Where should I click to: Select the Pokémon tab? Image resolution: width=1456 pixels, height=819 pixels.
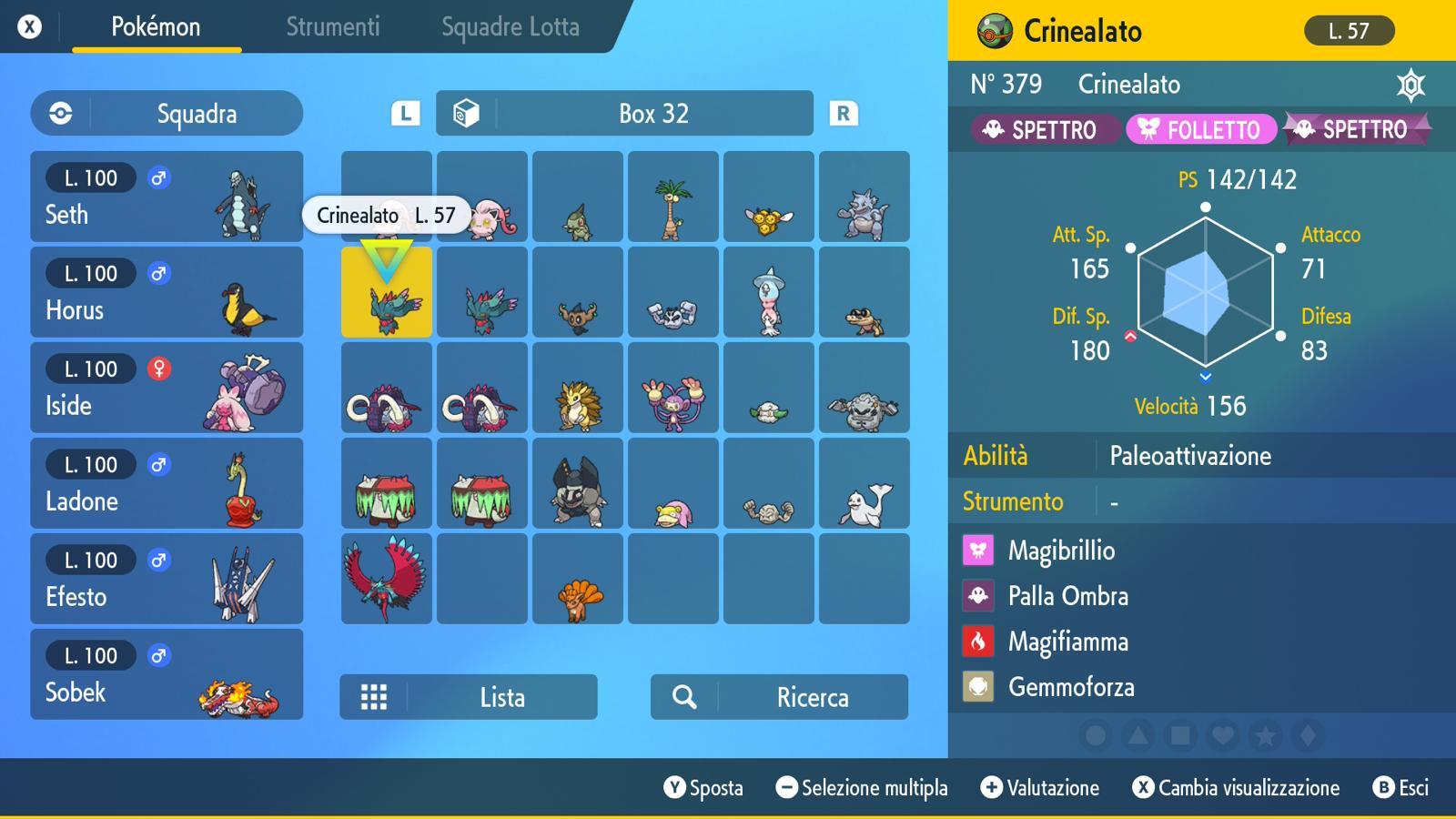156,27
